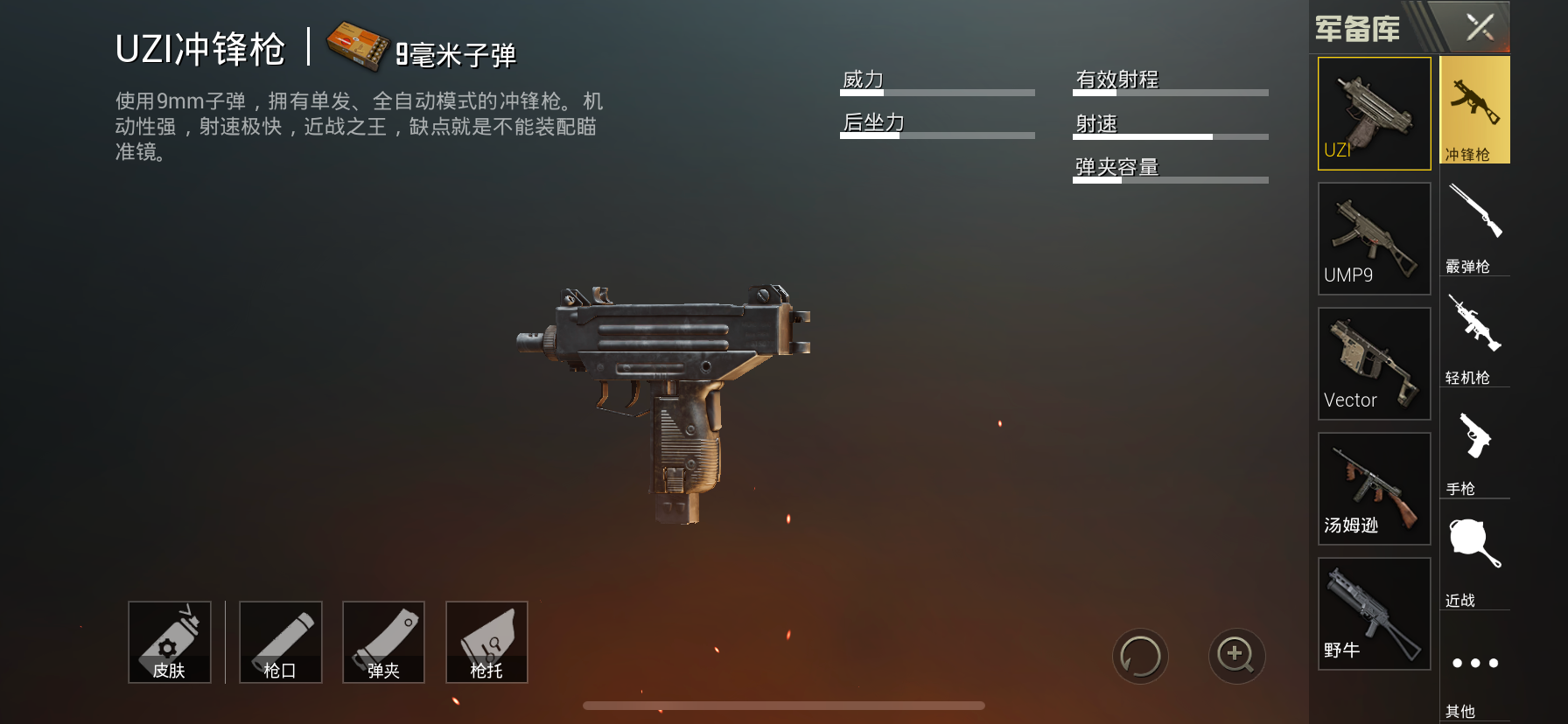1568x724 pixels.
Task: Choose the UMP9 submachine gun
Action: [x=1374, y=239]
